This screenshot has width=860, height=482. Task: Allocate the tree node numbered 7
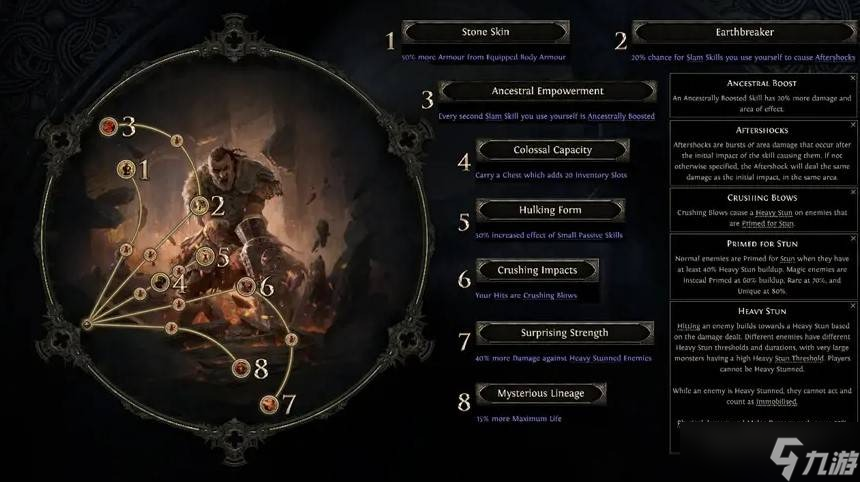click(268, 404)
